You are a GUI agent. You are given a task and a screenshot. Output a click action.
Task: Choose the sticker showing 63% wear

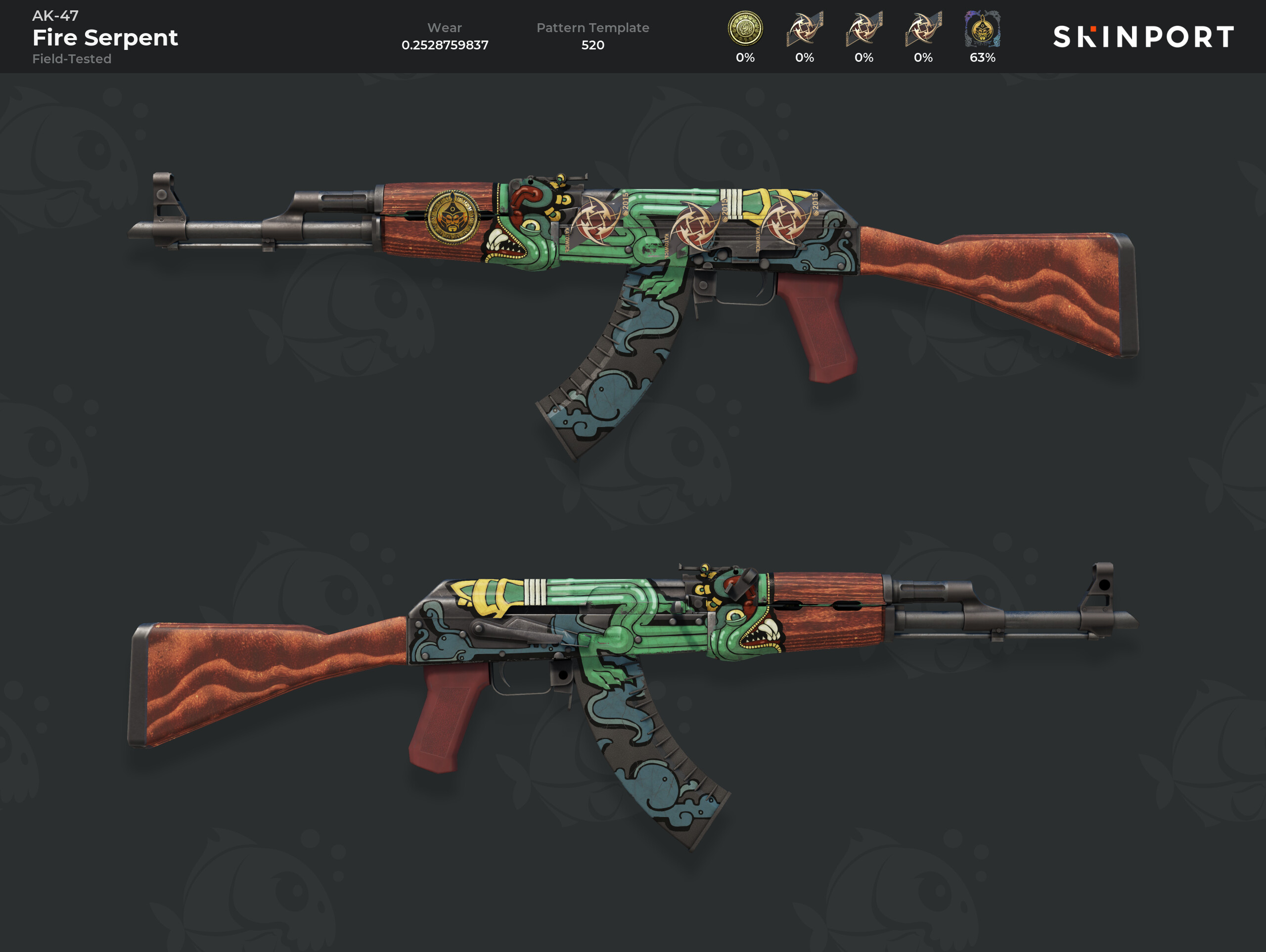click(982, 30)
